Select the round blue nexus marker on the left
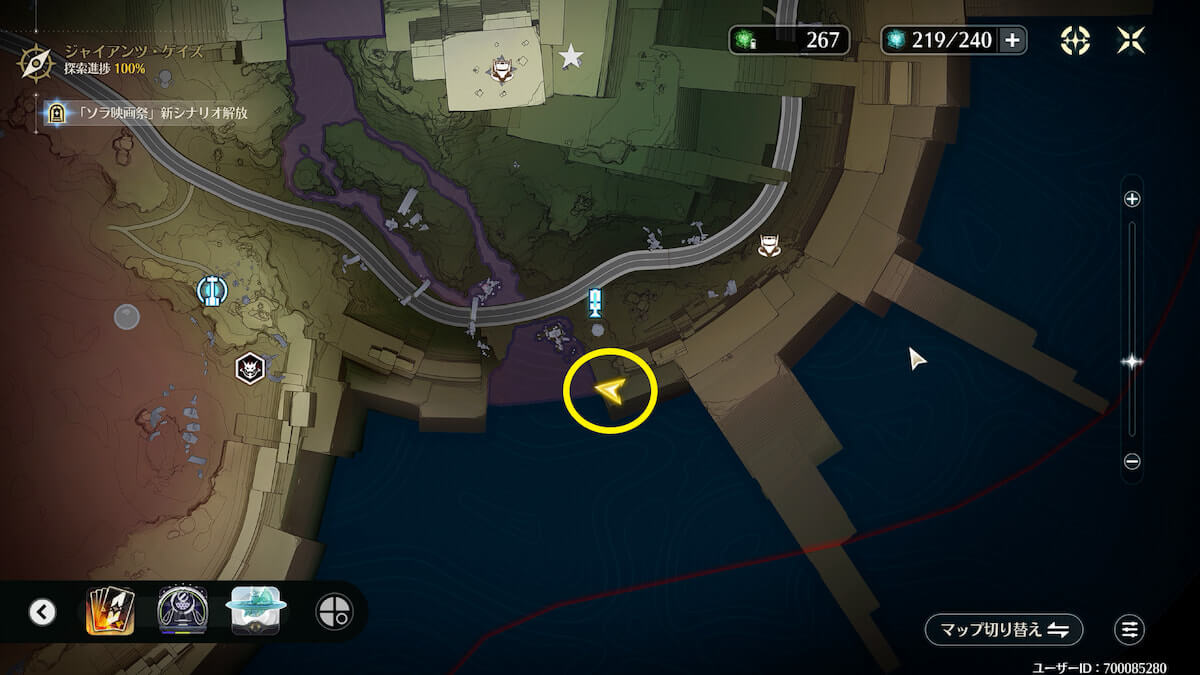1200x675 pixels. tap(211, 291)
